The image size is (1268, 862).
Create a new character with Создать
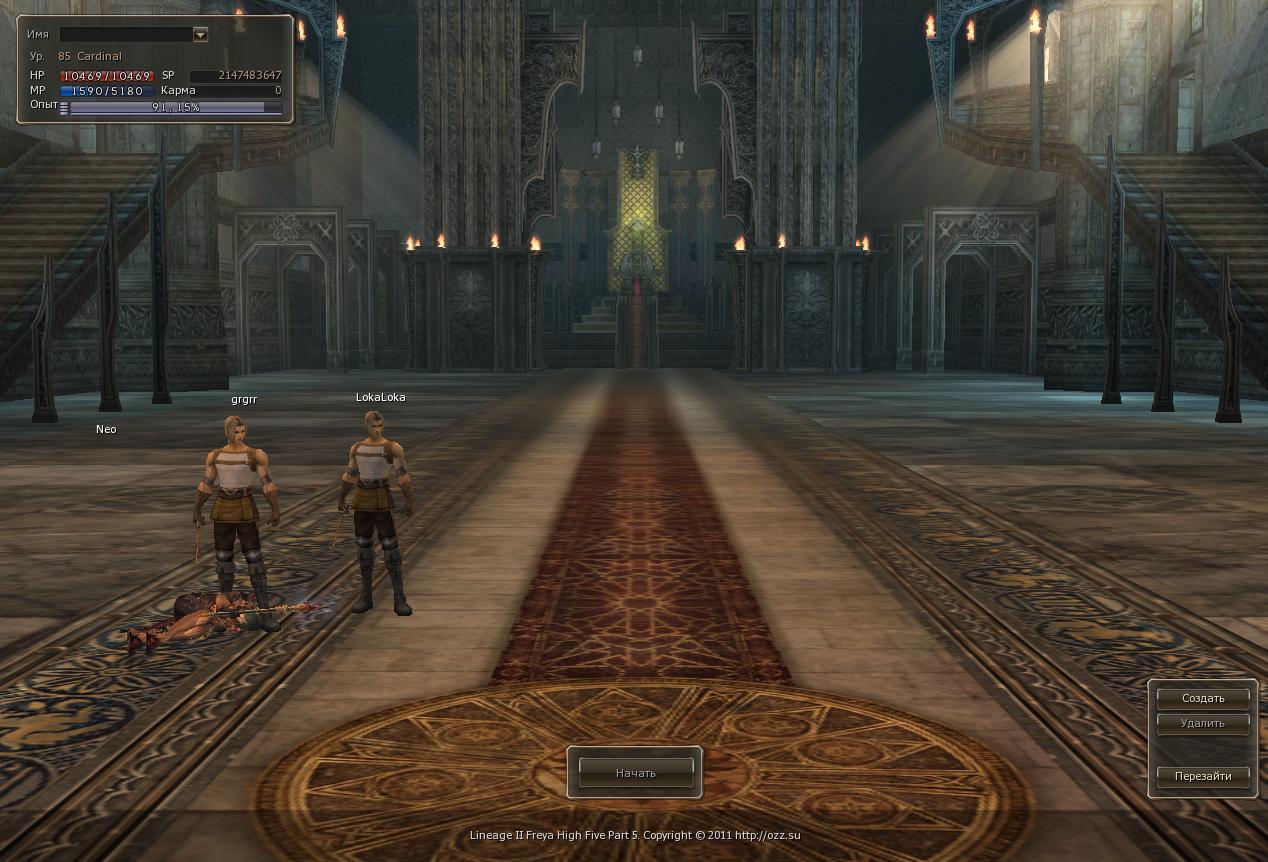tap(1203, 698)
